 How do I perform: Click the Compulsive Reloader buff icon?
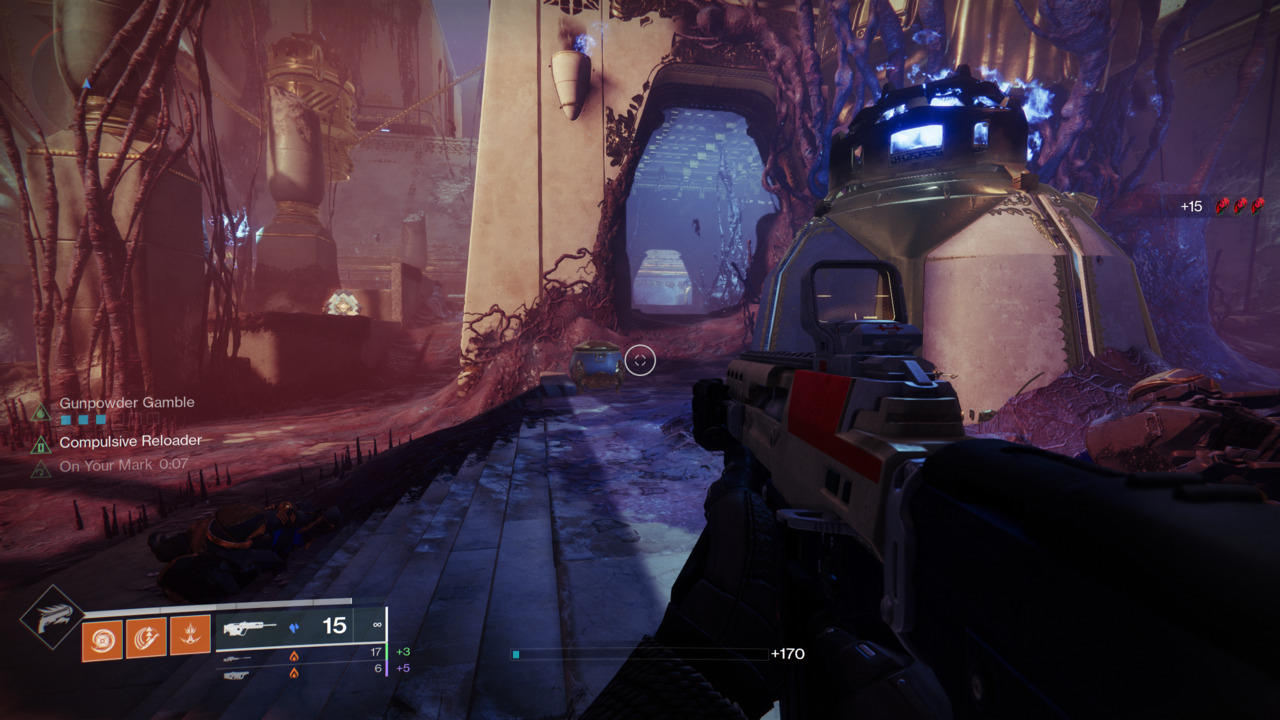pos(42,446)
